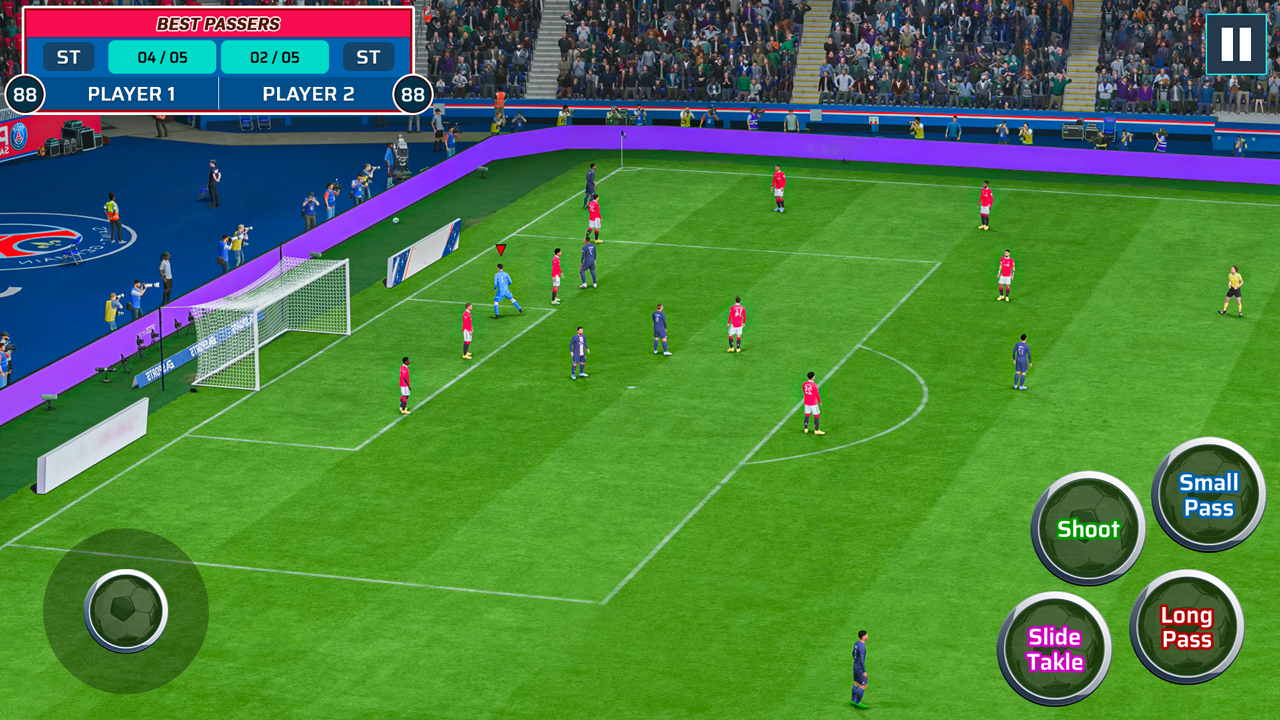Image resolution: width=1280 pixels, height=720 pixels.
Task: Select Player 1's 88 rating circle
Action: [x=27, y=94]
